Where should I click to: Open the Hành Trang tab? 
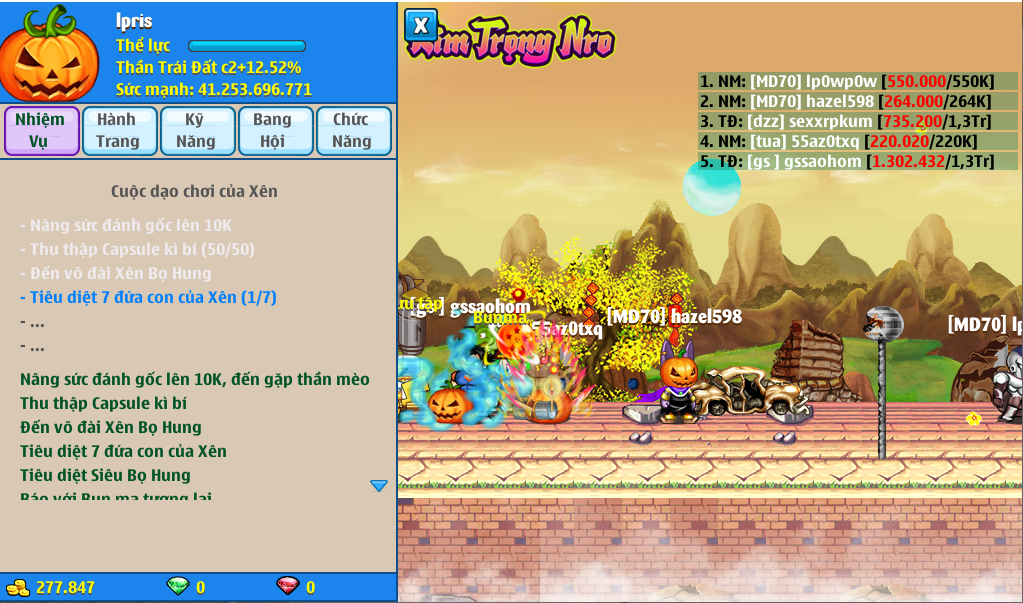pos(119,131)
